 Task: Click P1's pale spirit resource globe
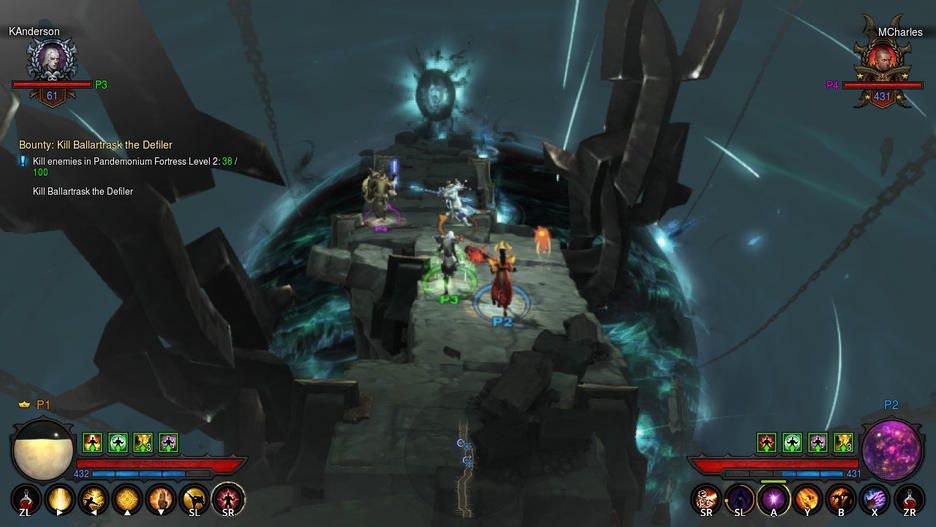(x=42, y=450)
